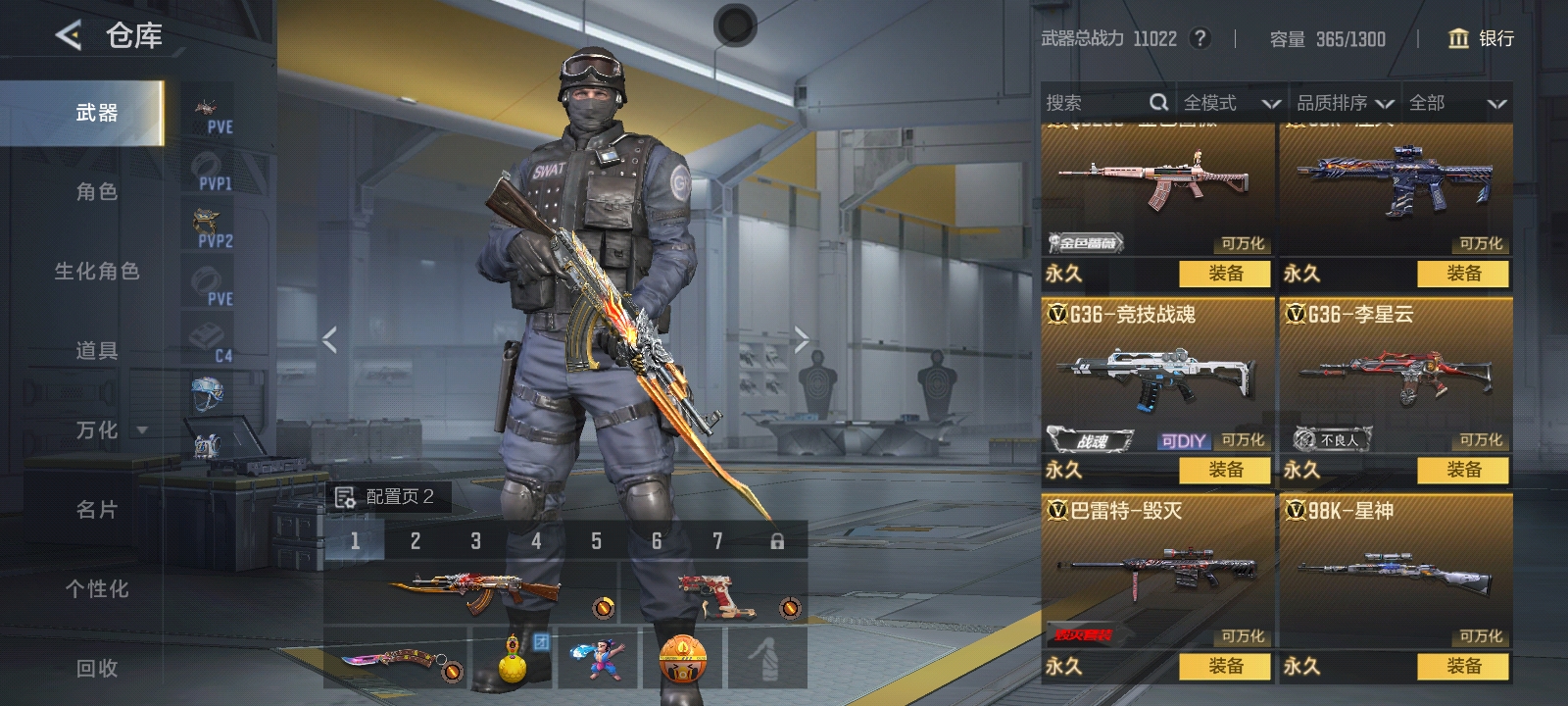
Task: Select the 道具 category
Action: [x=96, y=350]
